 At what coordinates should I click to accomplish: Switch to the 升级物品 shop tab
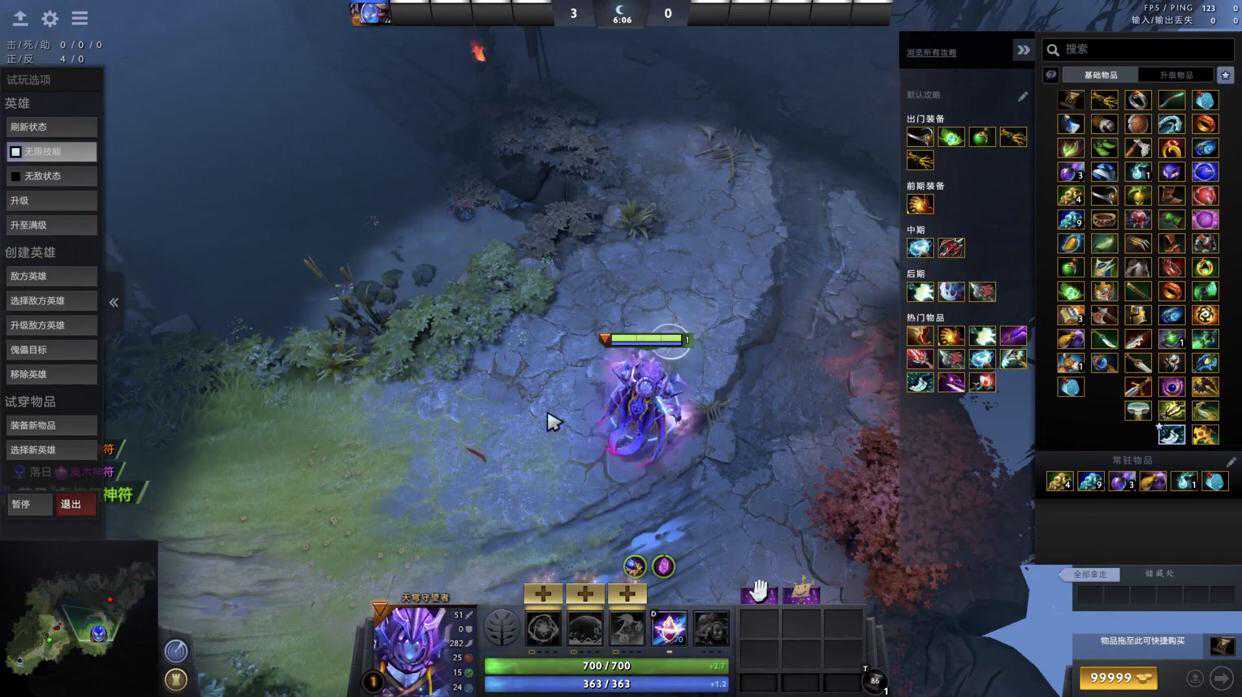1176,75
